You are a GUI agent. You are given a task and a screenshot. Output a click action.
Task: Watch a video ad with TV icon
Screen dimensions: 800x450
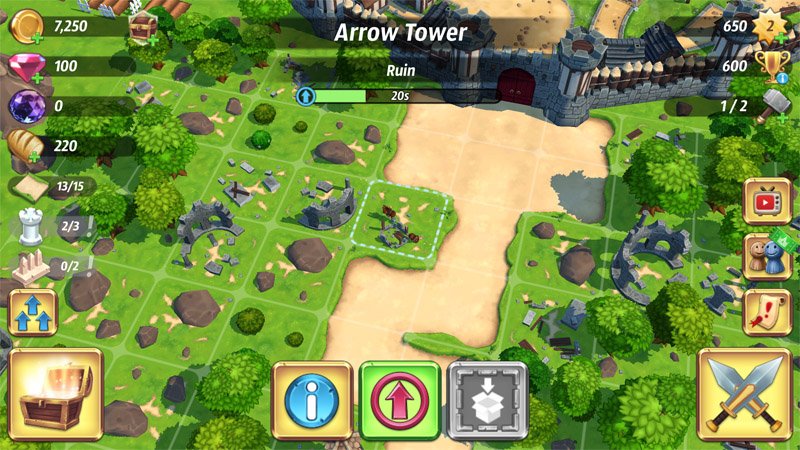tap(767, 202)
